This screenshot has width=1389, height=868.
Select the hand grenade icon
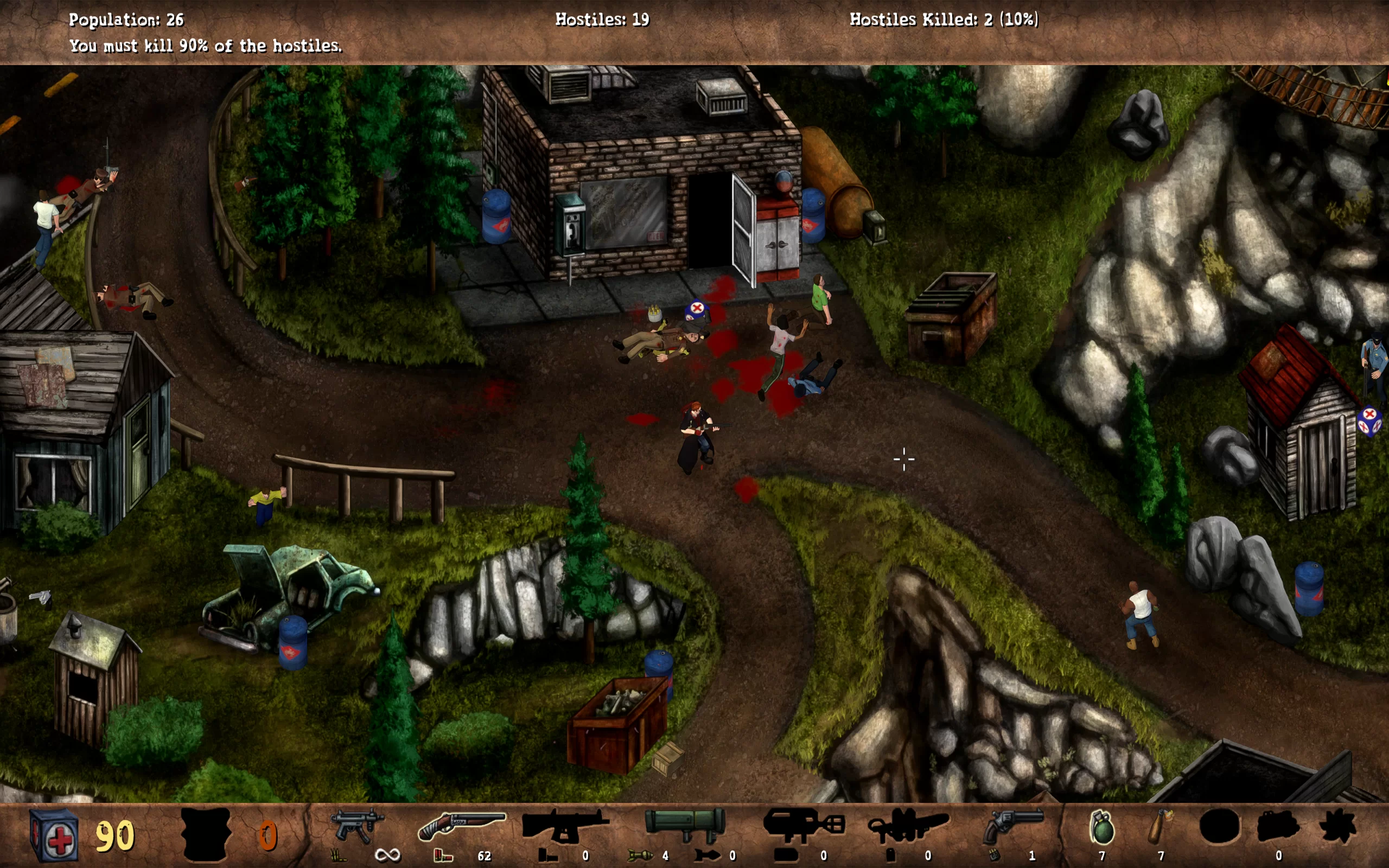[x=1101, y=827]
